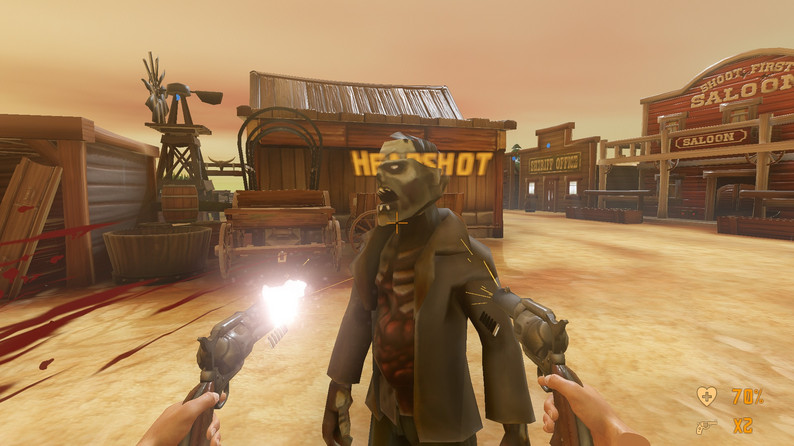Select the revolver weapon icon
Image resolution: width=794 pixels, height=446 pixels.
click(x=706, y=426)
